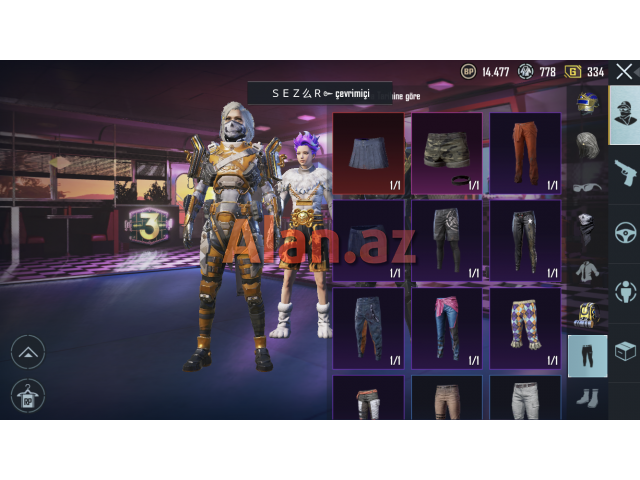Switch to the jacket and tops category
The image size is (640, 480).
click(x=586, y=272)
